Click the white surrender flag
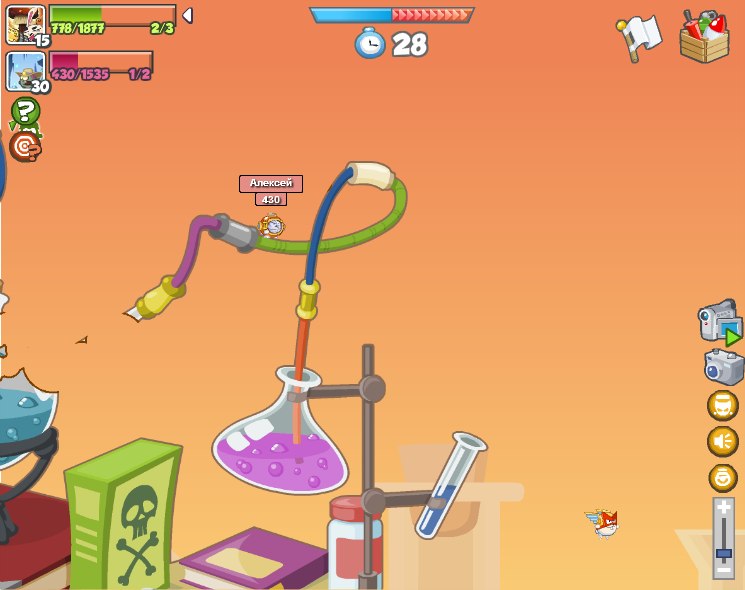 click(x=640, y=36)
